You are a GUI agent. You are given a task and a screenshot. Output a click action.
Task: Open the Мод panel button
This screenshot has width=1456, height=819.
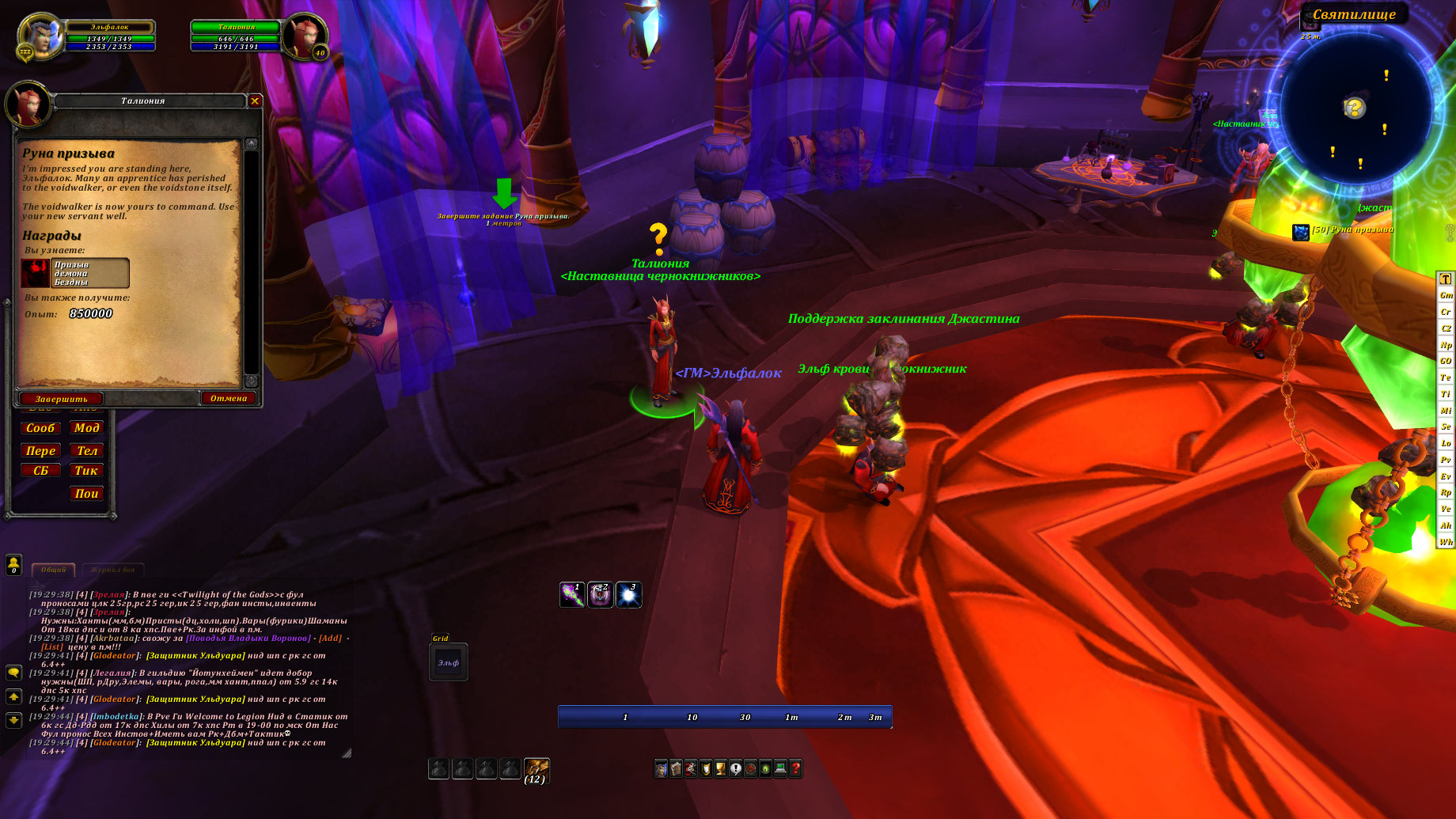(x=86, y=428)
